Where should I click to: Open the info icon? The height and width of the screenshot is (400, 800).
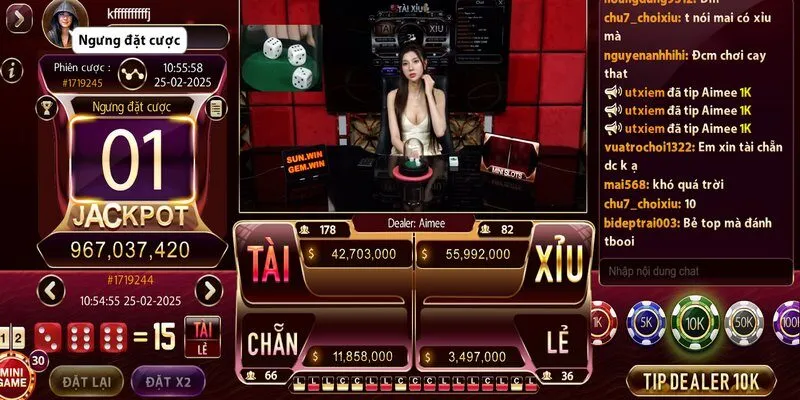coord(12,70)
